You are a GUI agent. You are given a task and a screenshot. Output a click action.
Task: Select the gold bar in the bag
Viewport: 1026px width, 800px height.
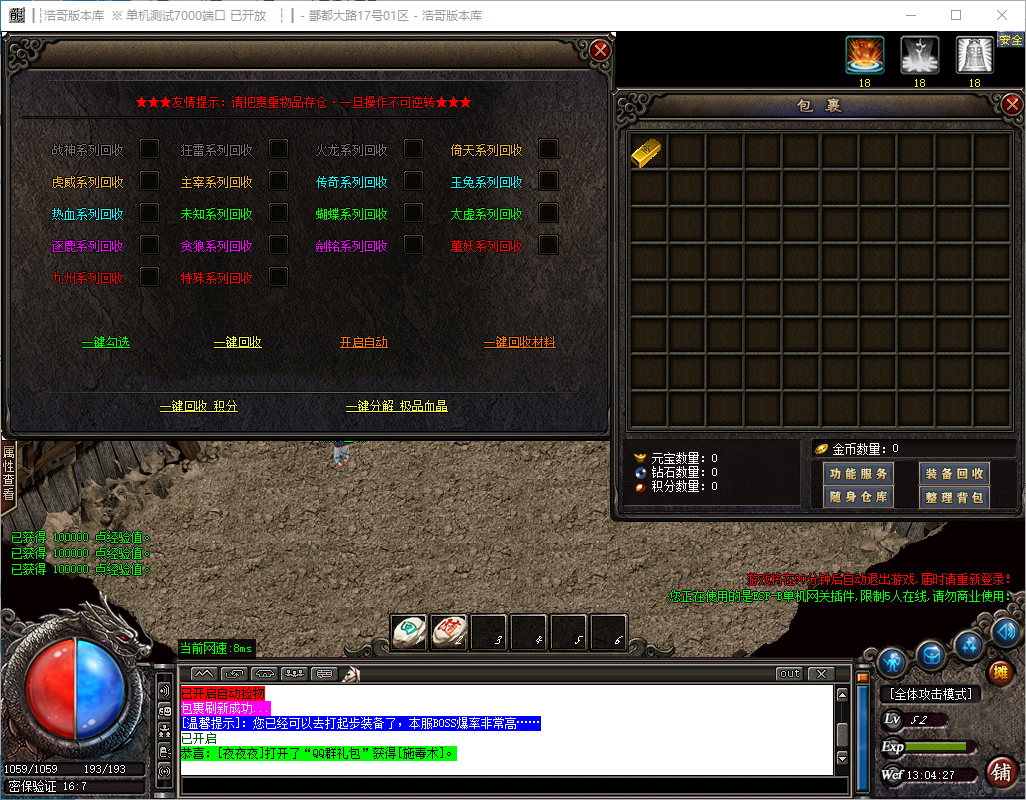pyautogui.click(x=647, y=153)
